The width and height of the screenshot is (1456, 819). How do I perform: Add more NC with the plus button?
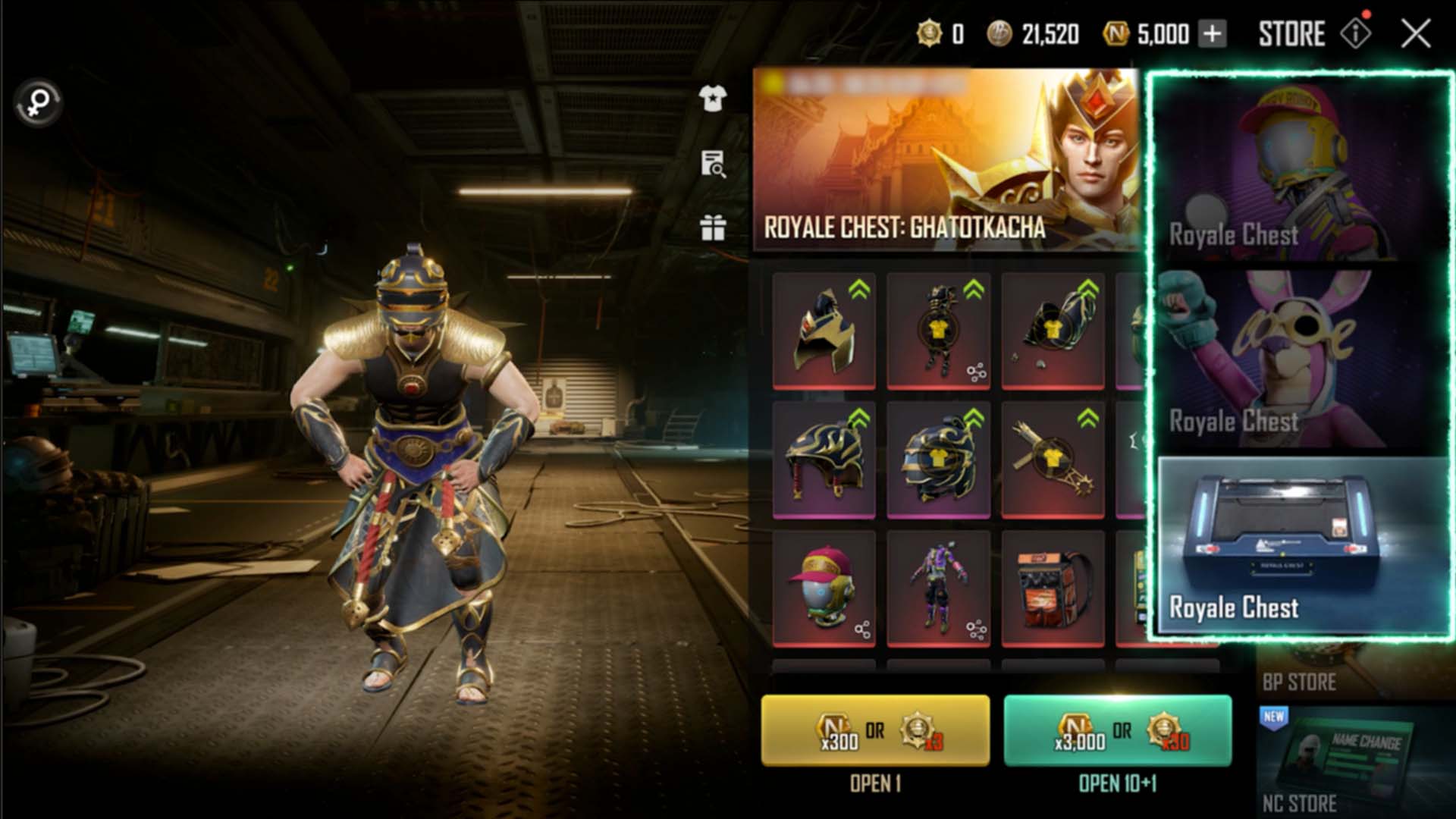pos(1213,34)
